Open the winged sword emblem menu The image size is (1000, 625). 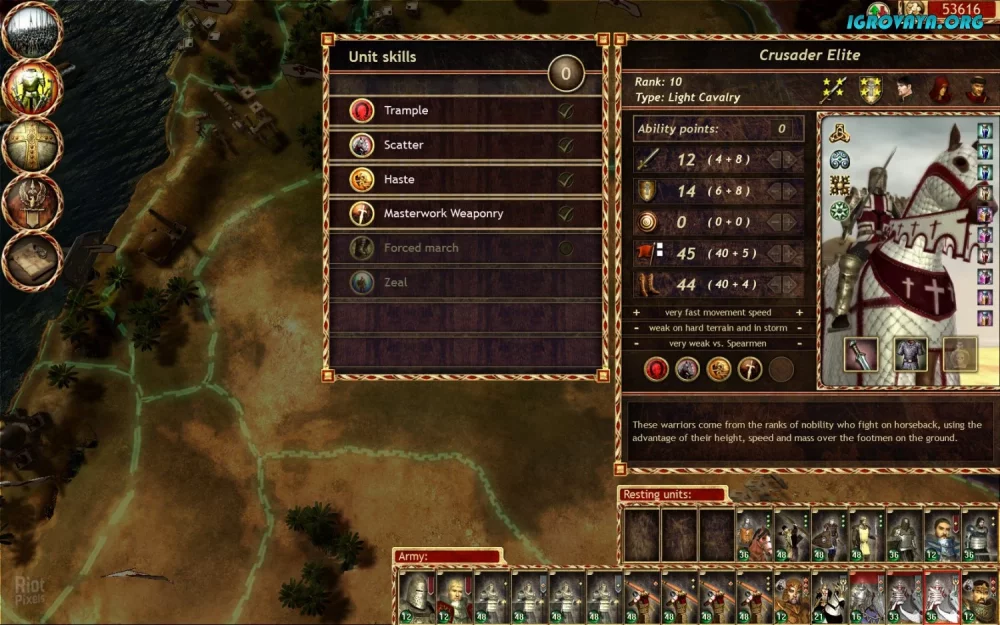coord(33,203)
